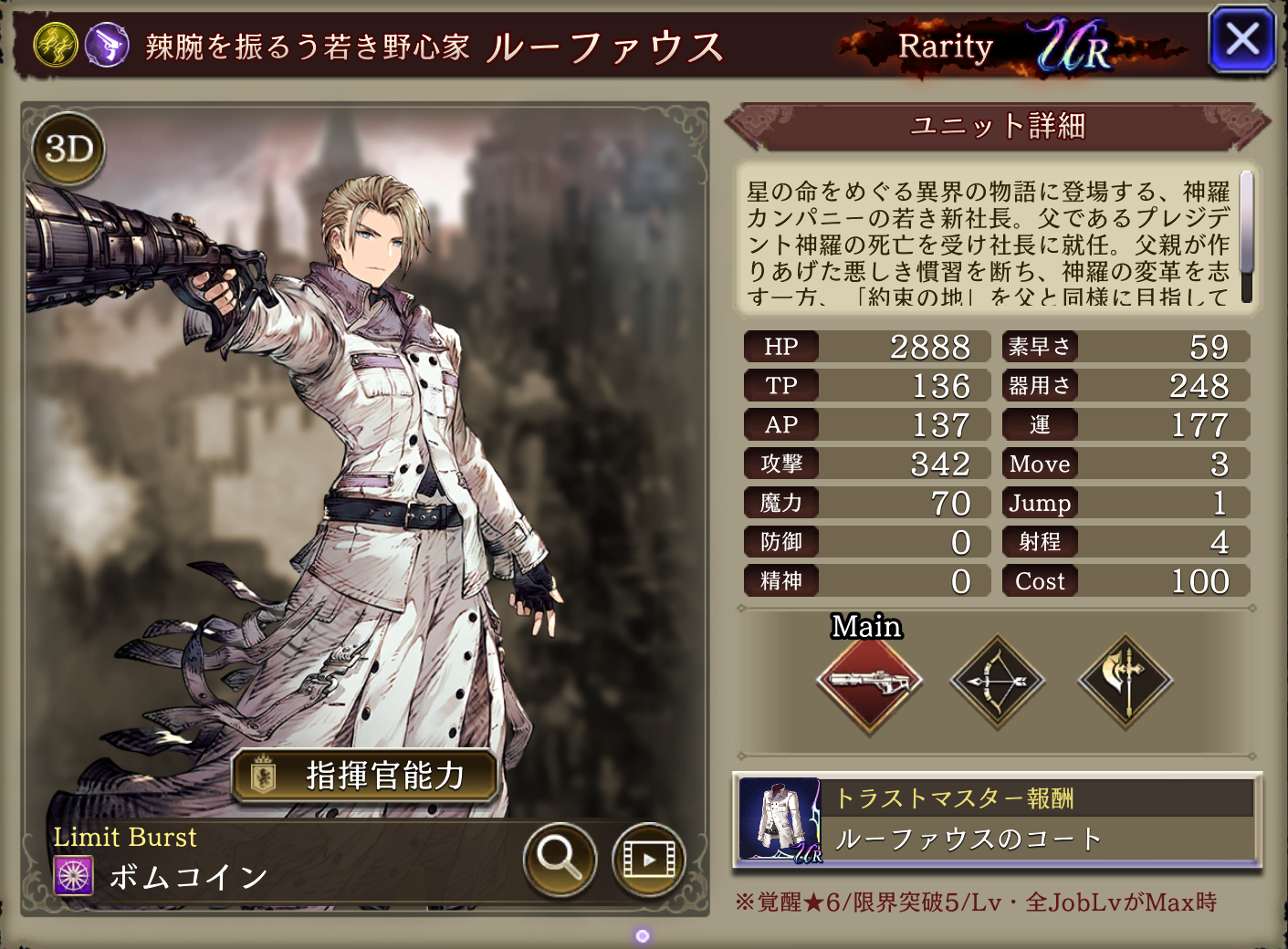This screenshot has height=949, width=1288.
Task: Play the Limit Burst video preview
Action: (648, 859)
